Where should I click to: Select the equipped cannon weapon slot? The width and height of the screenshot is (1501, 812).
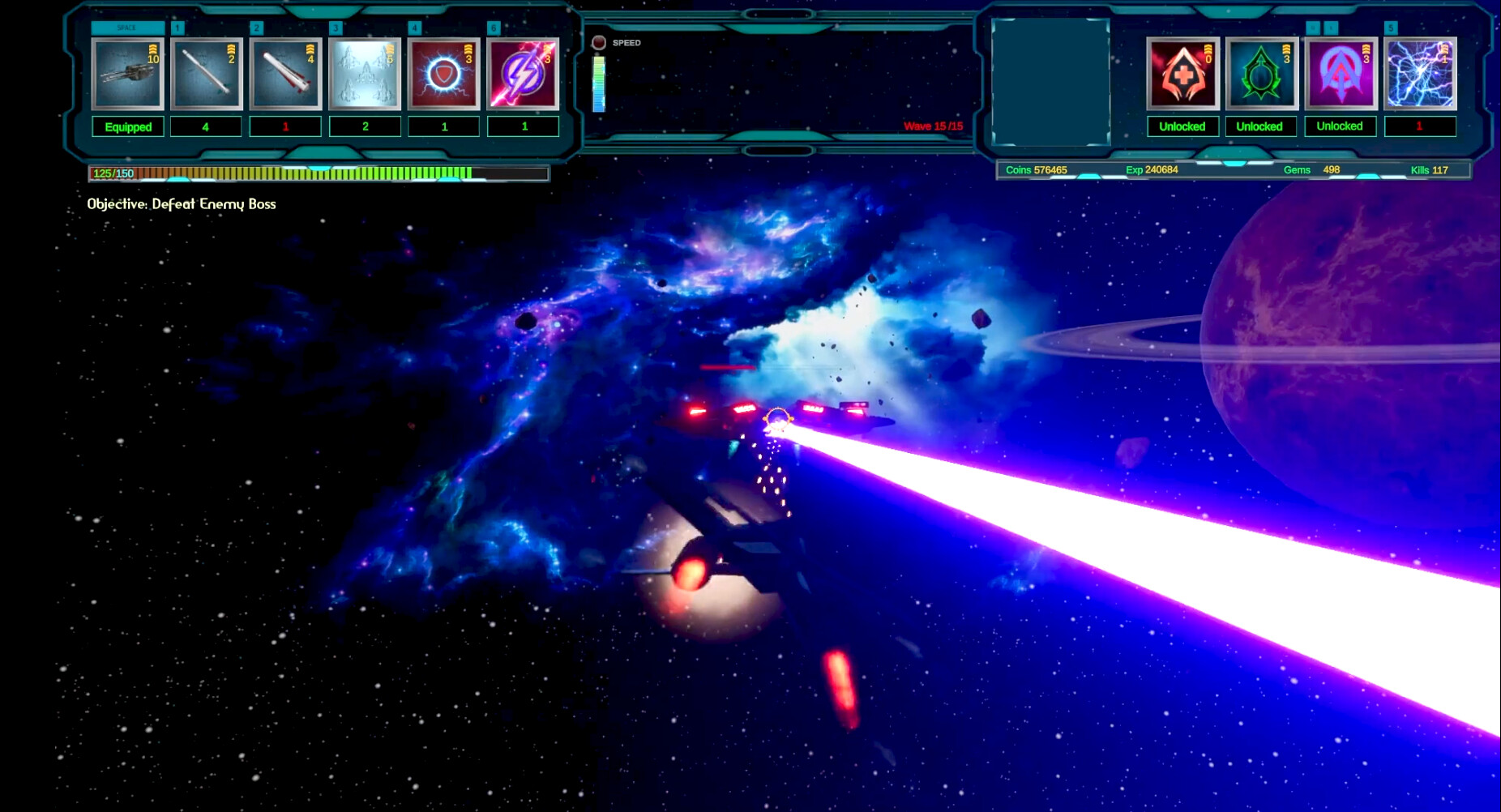pyautogui.click(x=127, y=75)
